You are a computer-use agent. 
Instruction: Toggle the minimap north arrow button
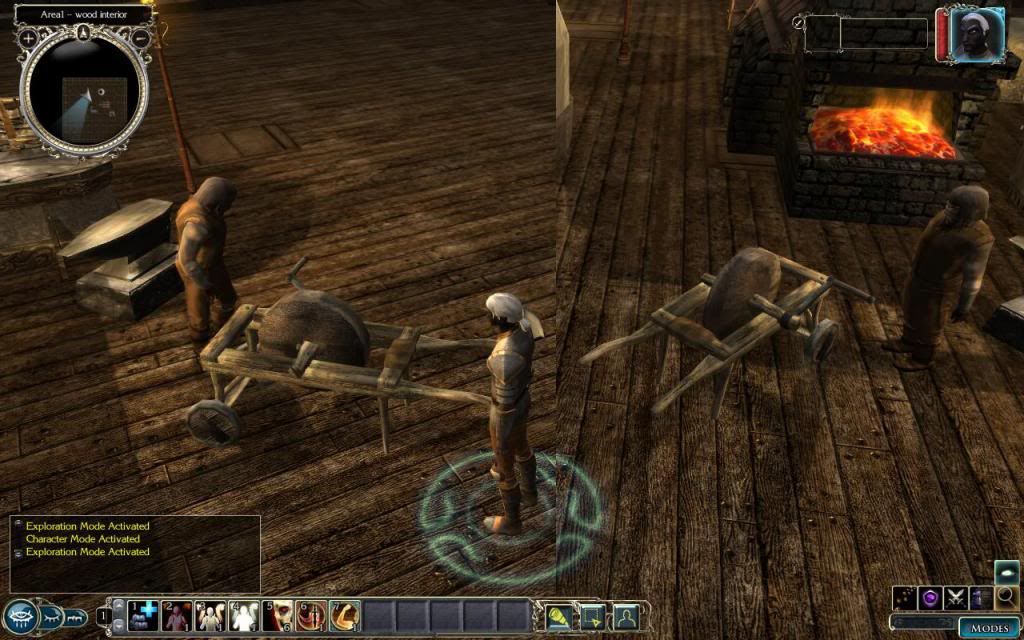tap(84, 34)
